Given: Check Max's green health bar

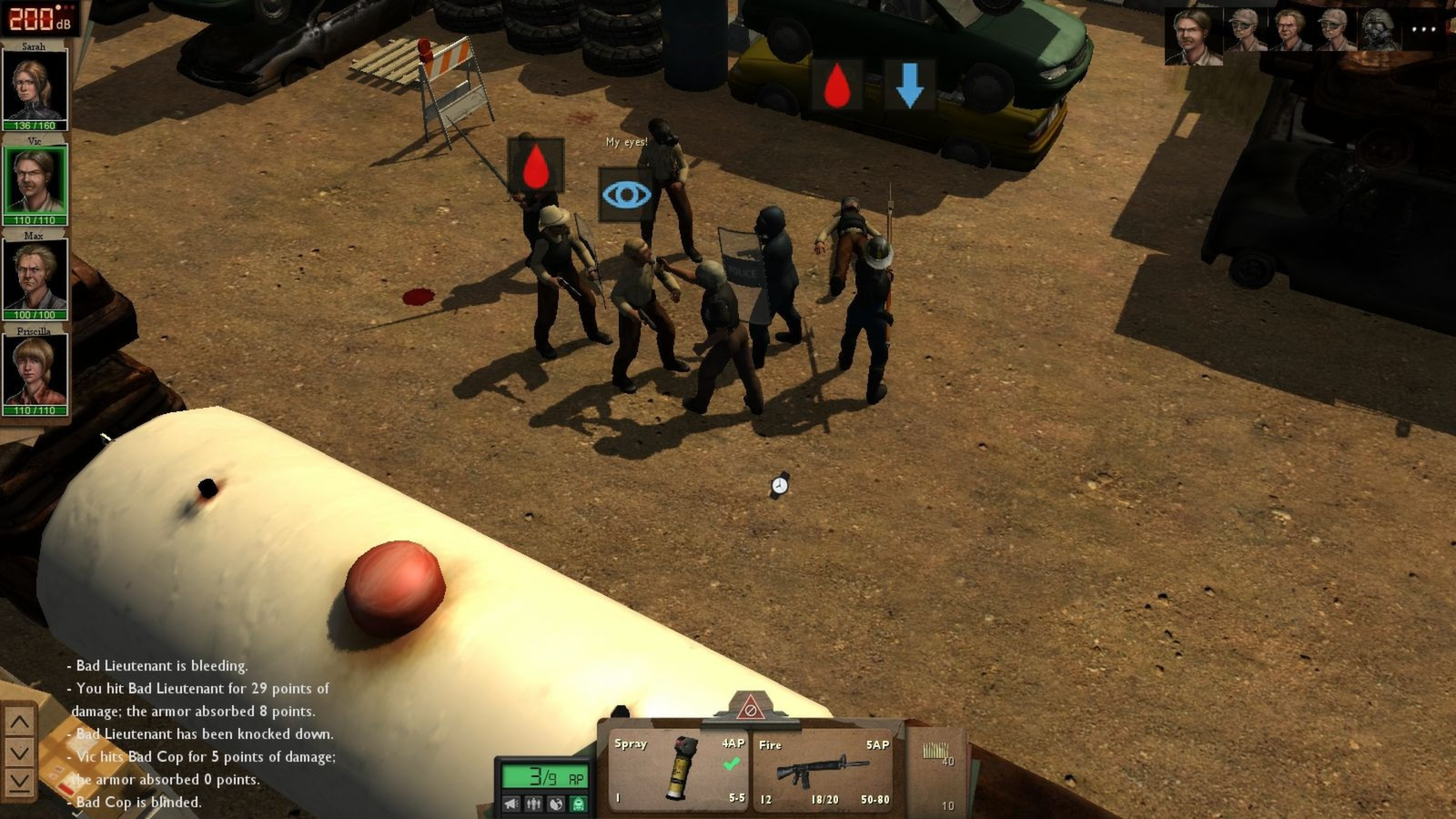Looking at the screenshot, I should (x=36, y=313).
